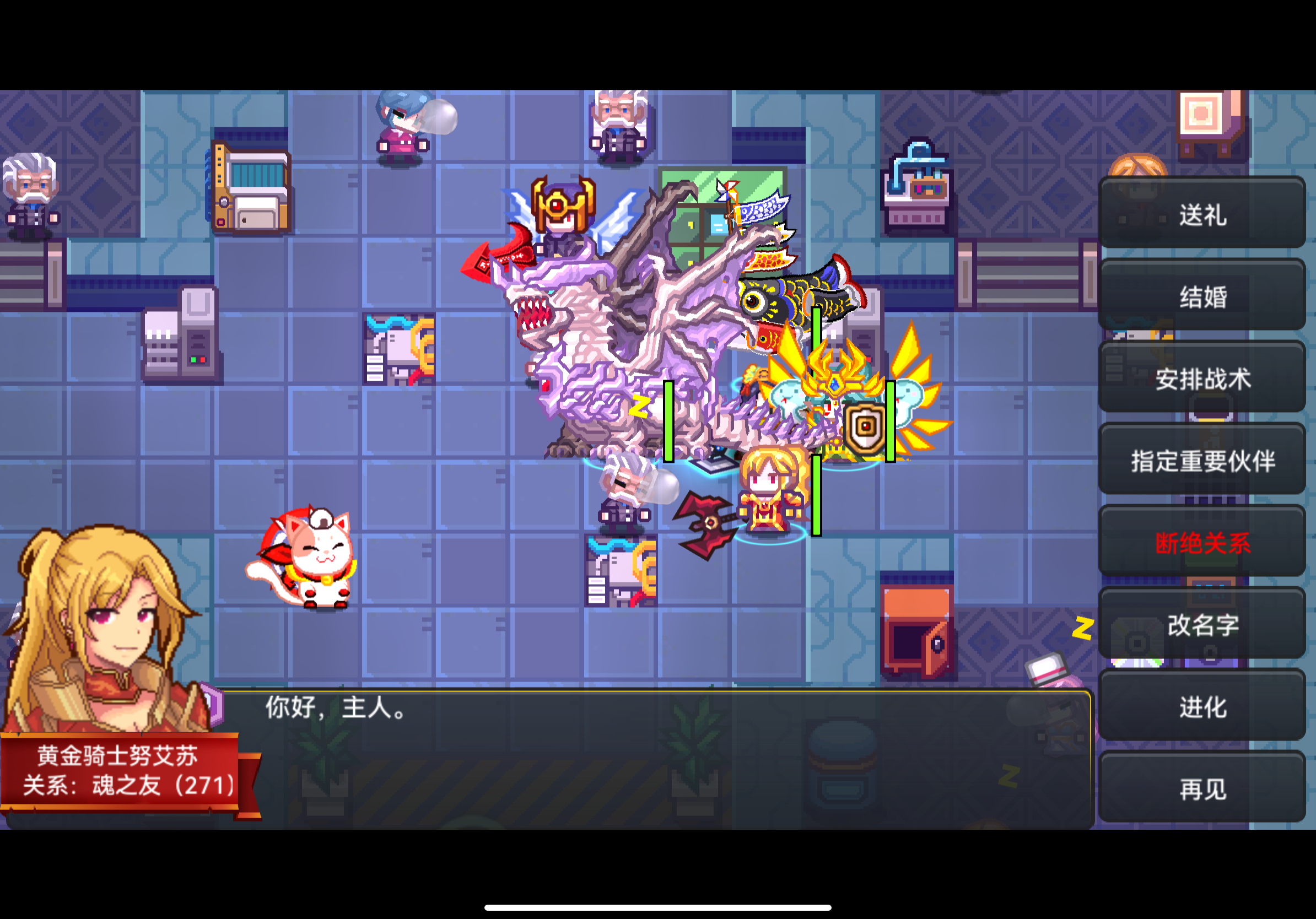Viewport: 1316px width, 919px height.
Task: Choose 再见 to end the conversation
Action: 1201,788
